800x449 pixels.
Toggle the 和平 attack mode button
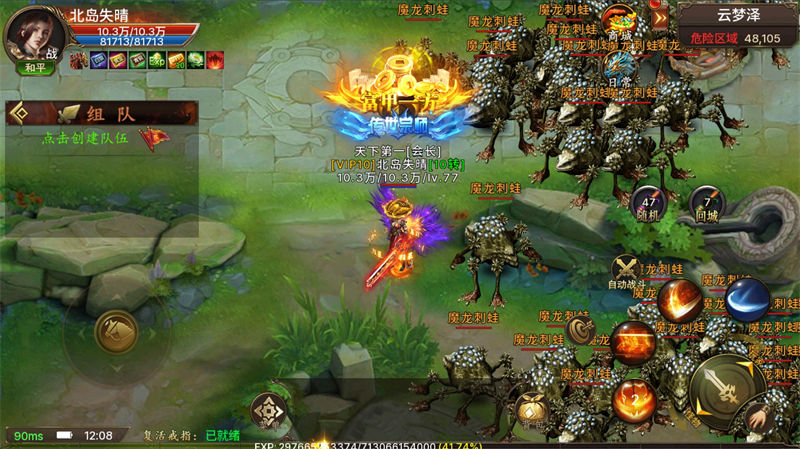pos(34,69)
